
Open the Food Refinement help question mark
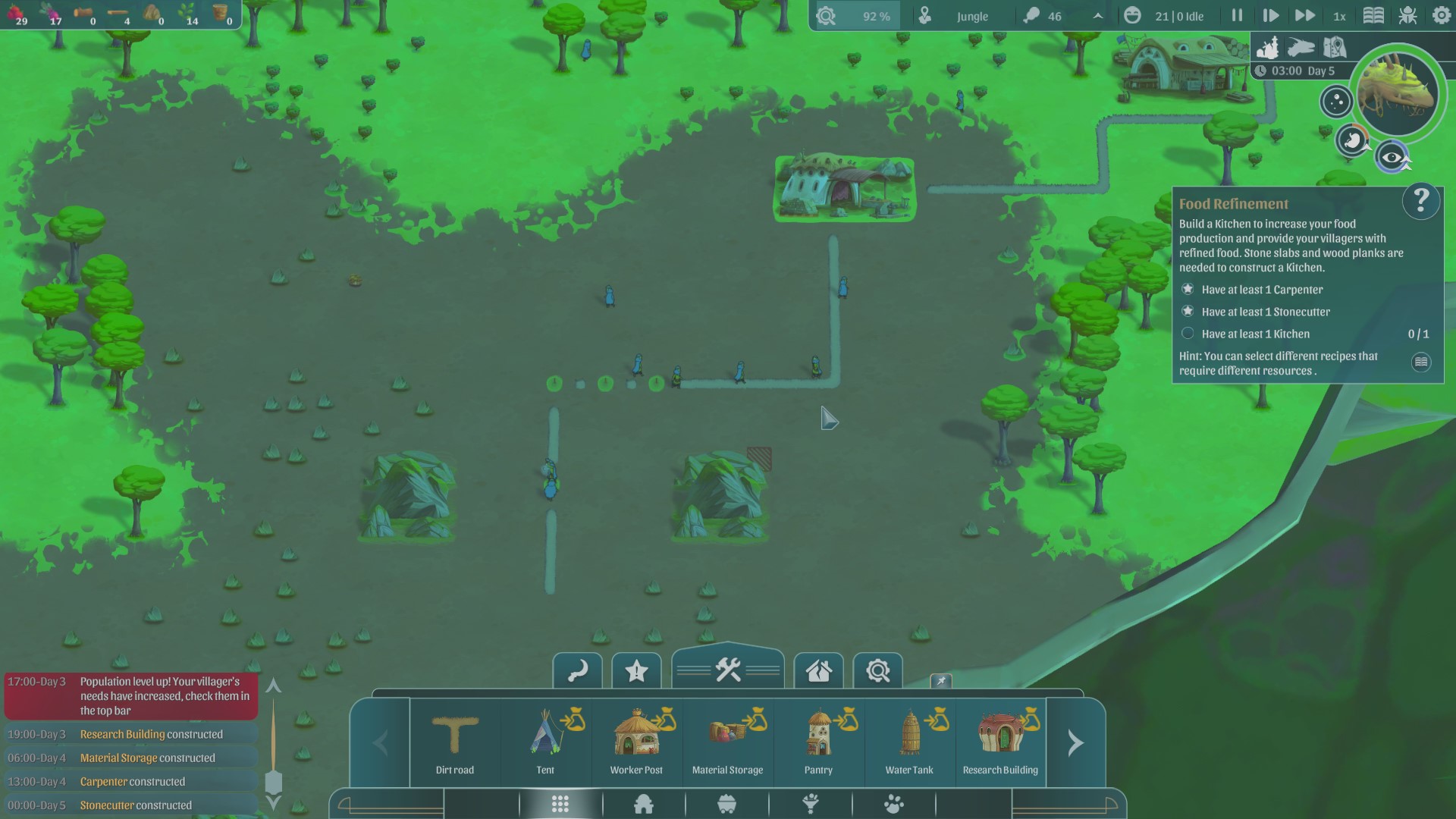pos(1421,201)
